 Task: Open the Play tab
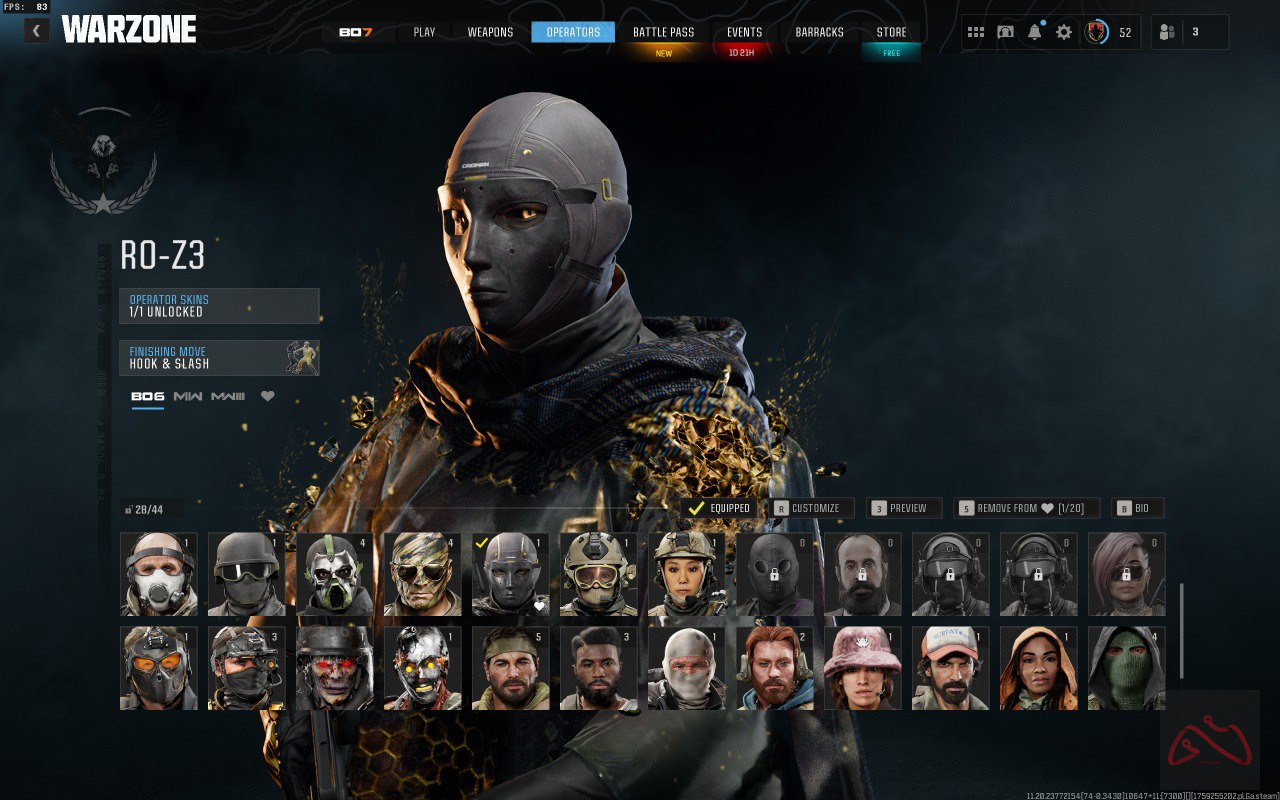[x=424, y=32]
